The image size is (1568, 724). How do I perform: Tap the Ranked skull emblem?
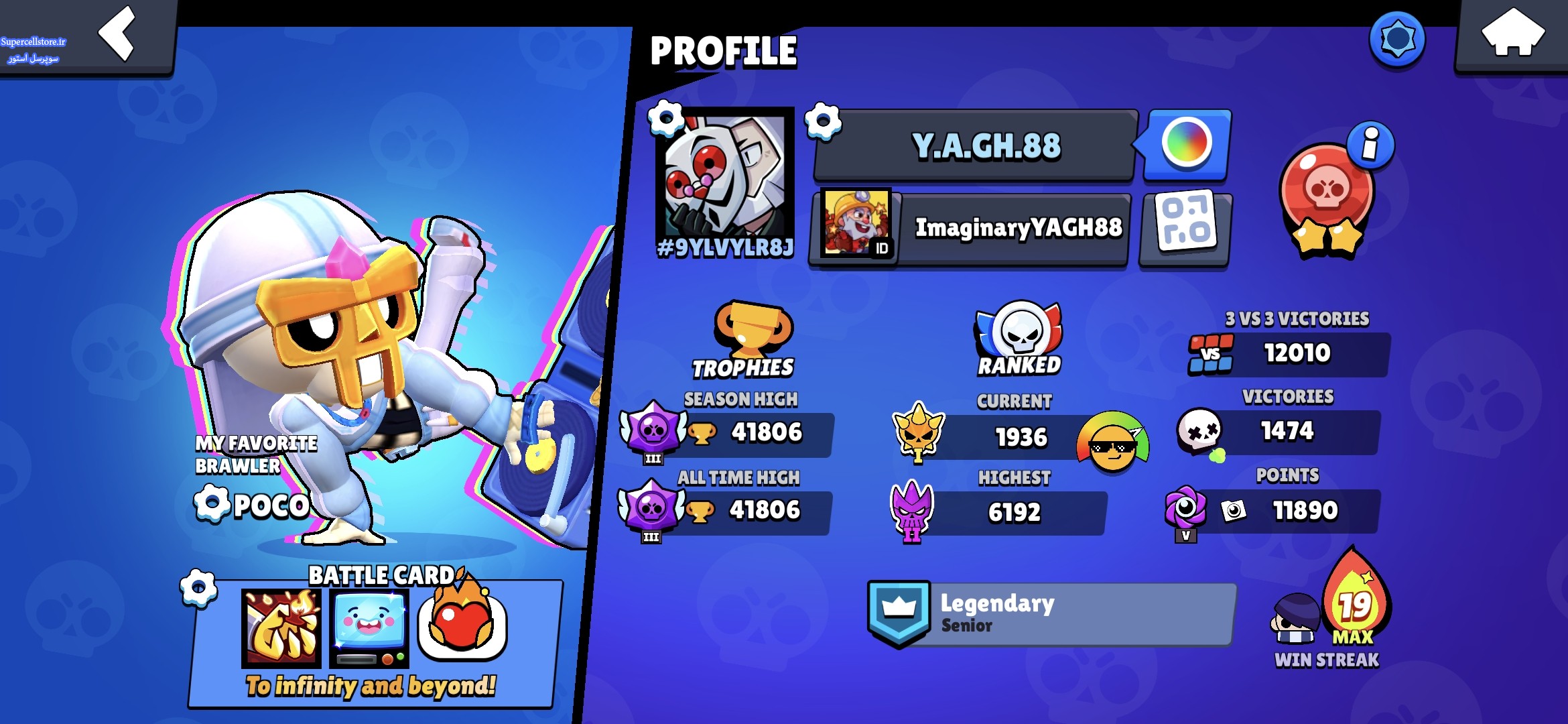click(x=1019, y=332)
